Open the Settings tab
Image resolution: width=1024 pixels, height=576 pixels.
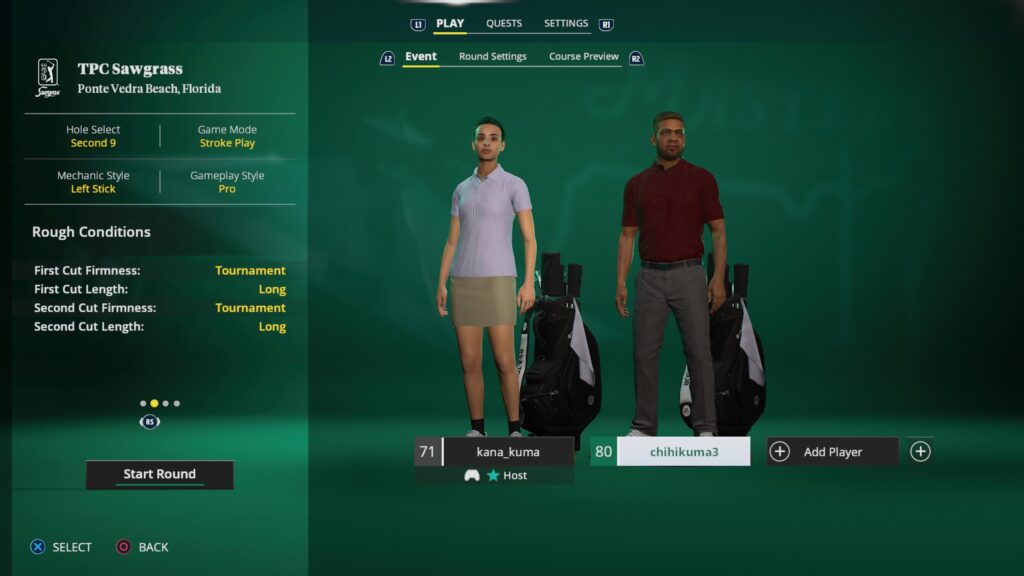pos(566,24)
